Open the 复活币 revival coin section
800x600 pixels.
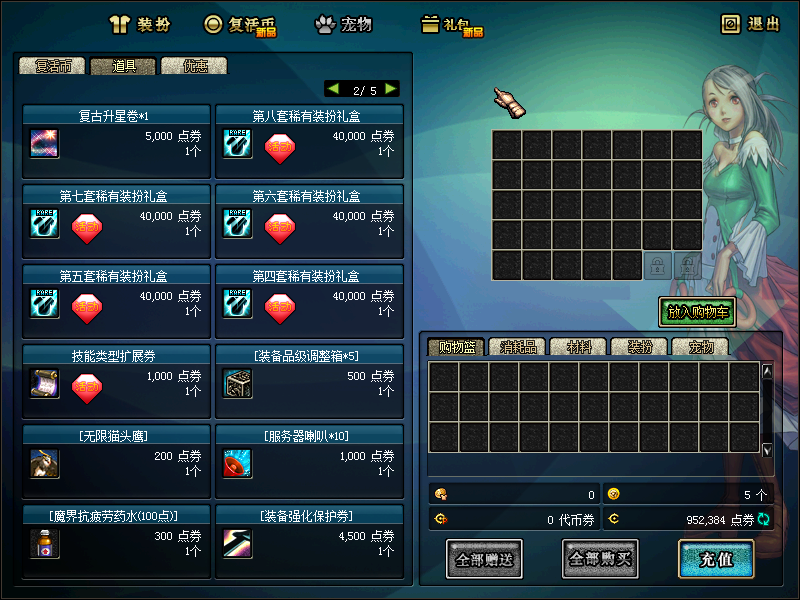coord(240,25)
